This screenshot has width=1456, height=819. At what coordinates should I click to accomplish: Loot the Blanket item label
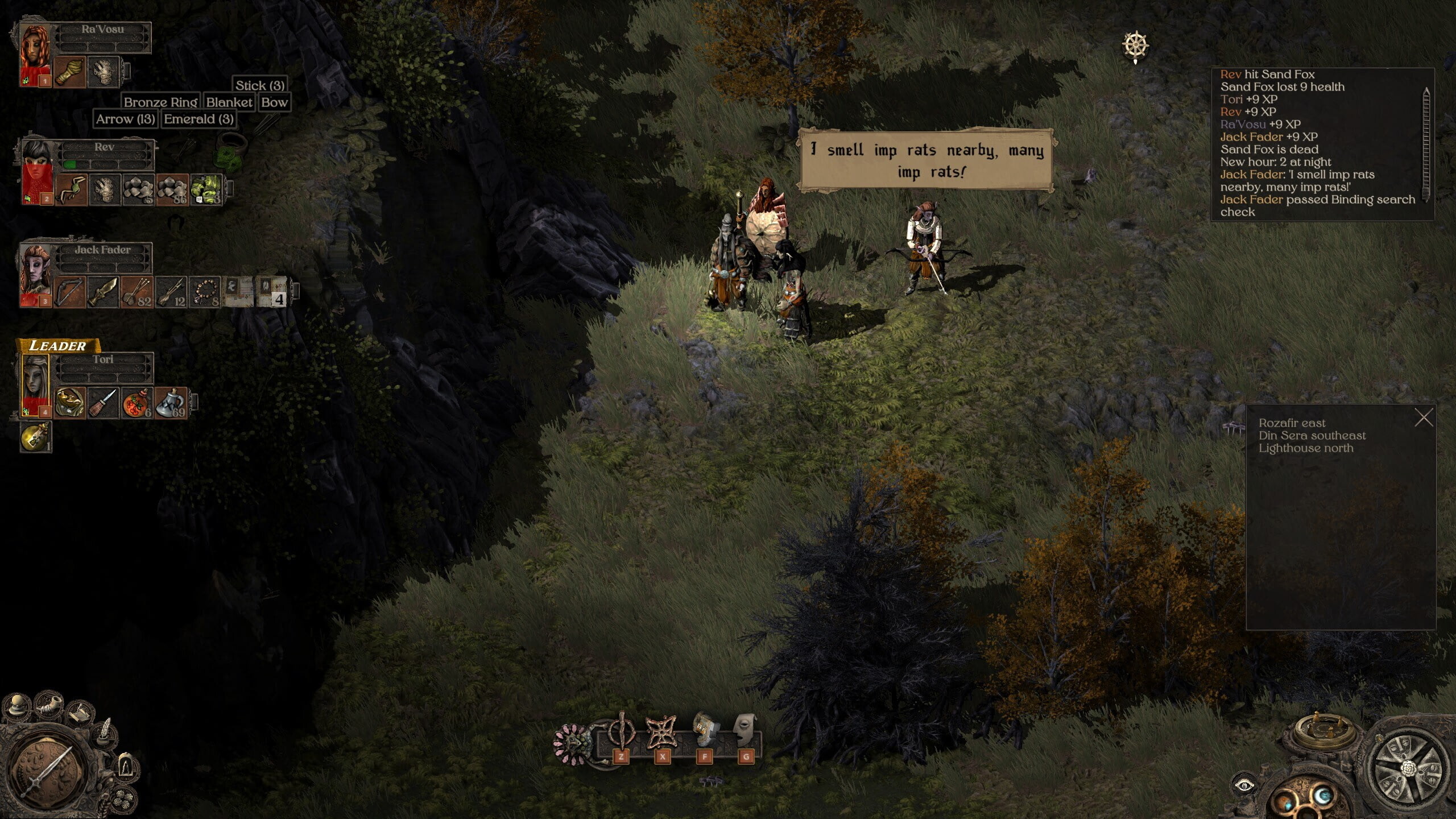point(229,102)
